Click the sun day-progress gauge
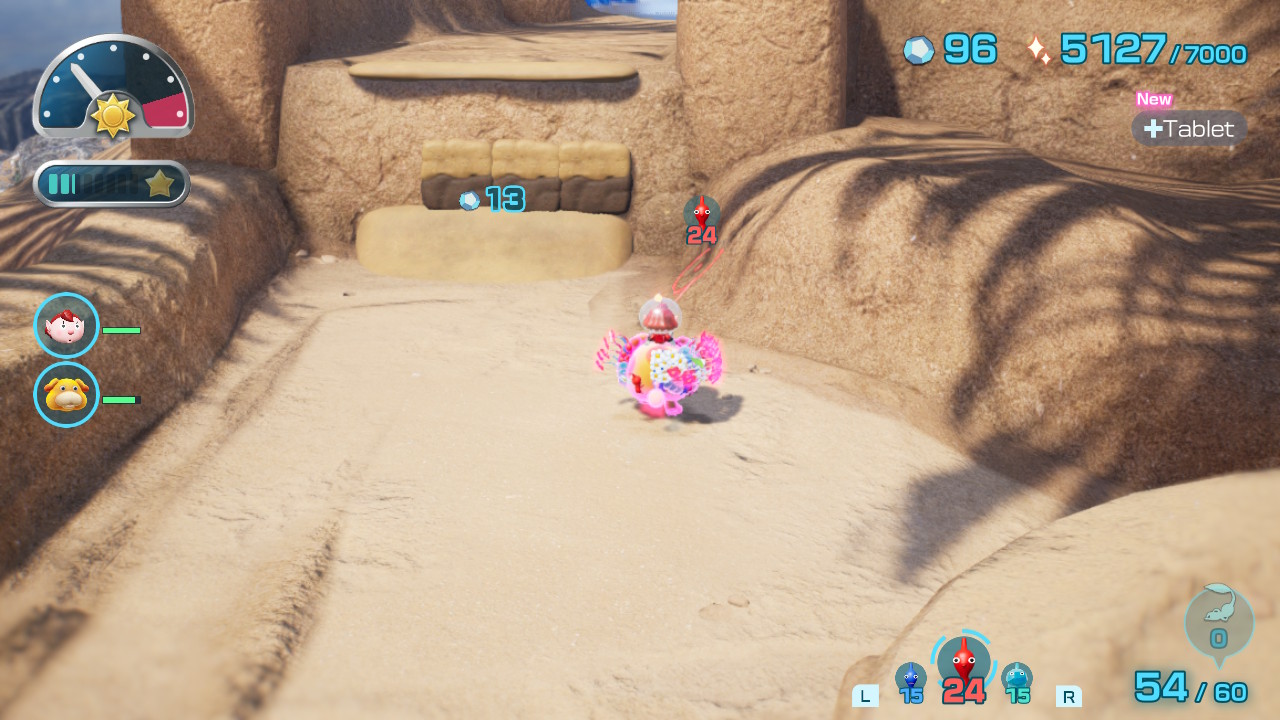Image resolution: width=1280 pixels, height=720 pixels. 113,88
